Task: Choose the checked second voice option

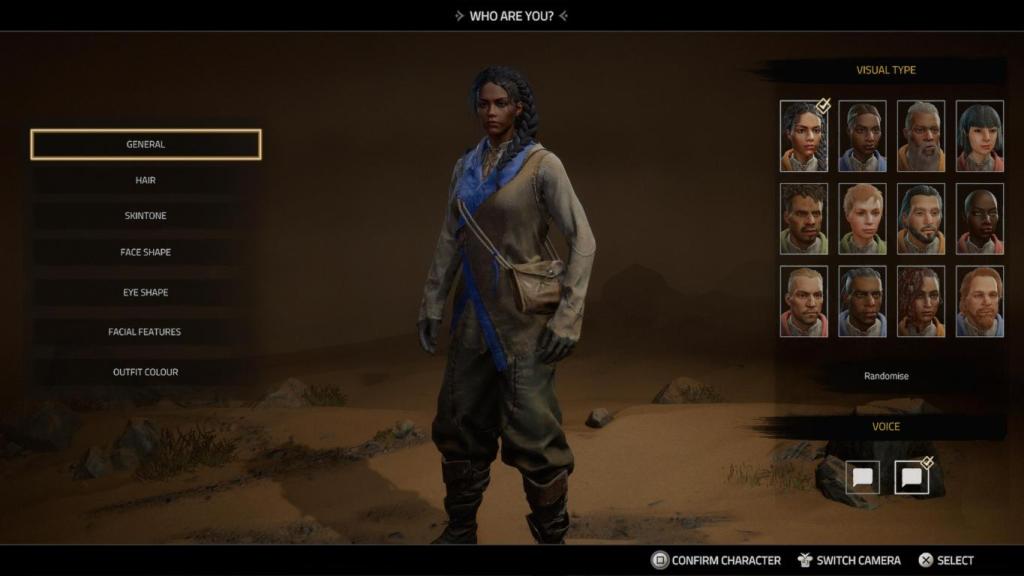Action: pos(911,477)
